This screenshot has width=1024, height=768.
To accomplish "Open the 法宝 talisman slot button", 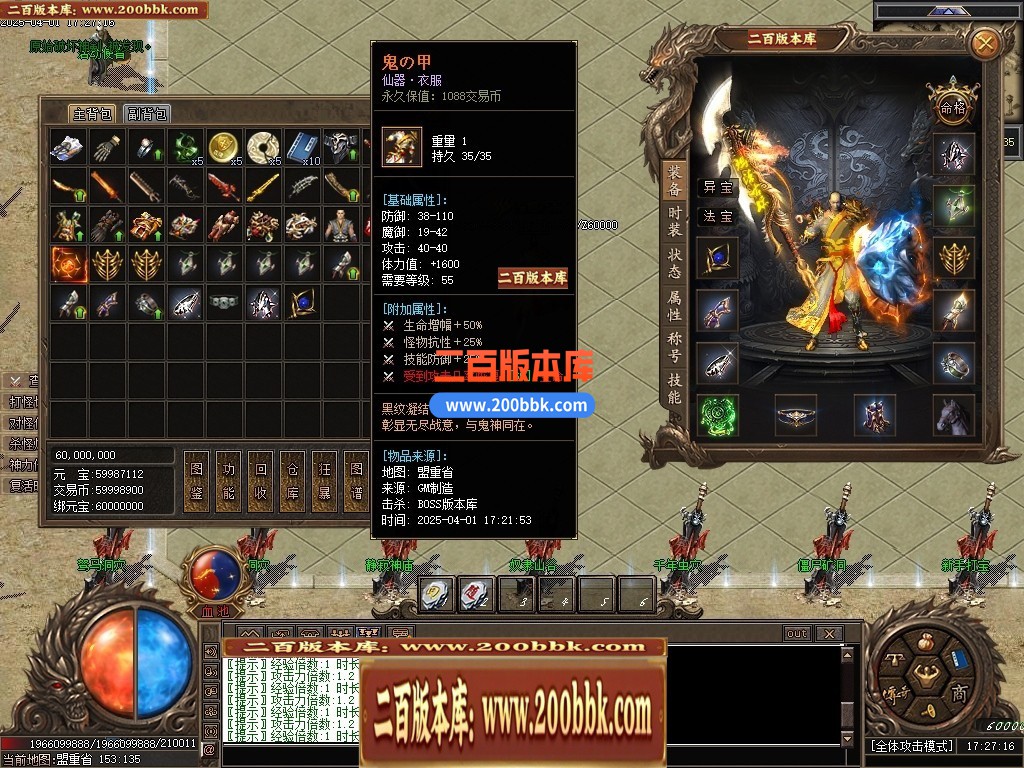I will pos(718,216).
